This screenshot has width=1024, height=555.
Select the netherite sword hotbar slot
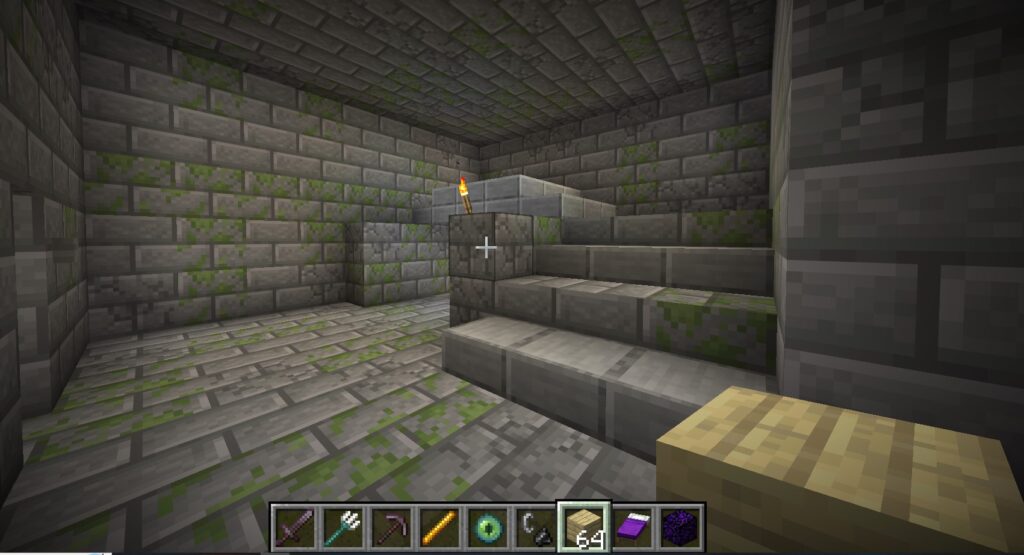click(x=294, y=526)
